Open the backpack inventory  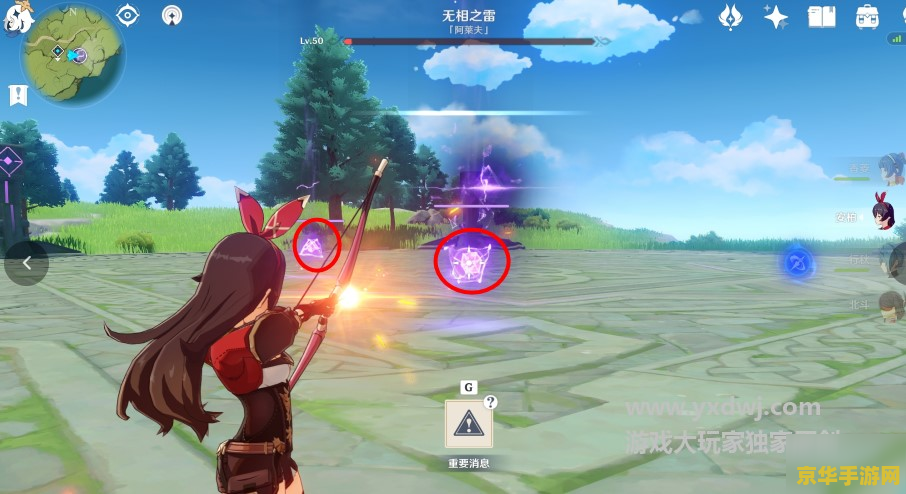tap(867, 15)
